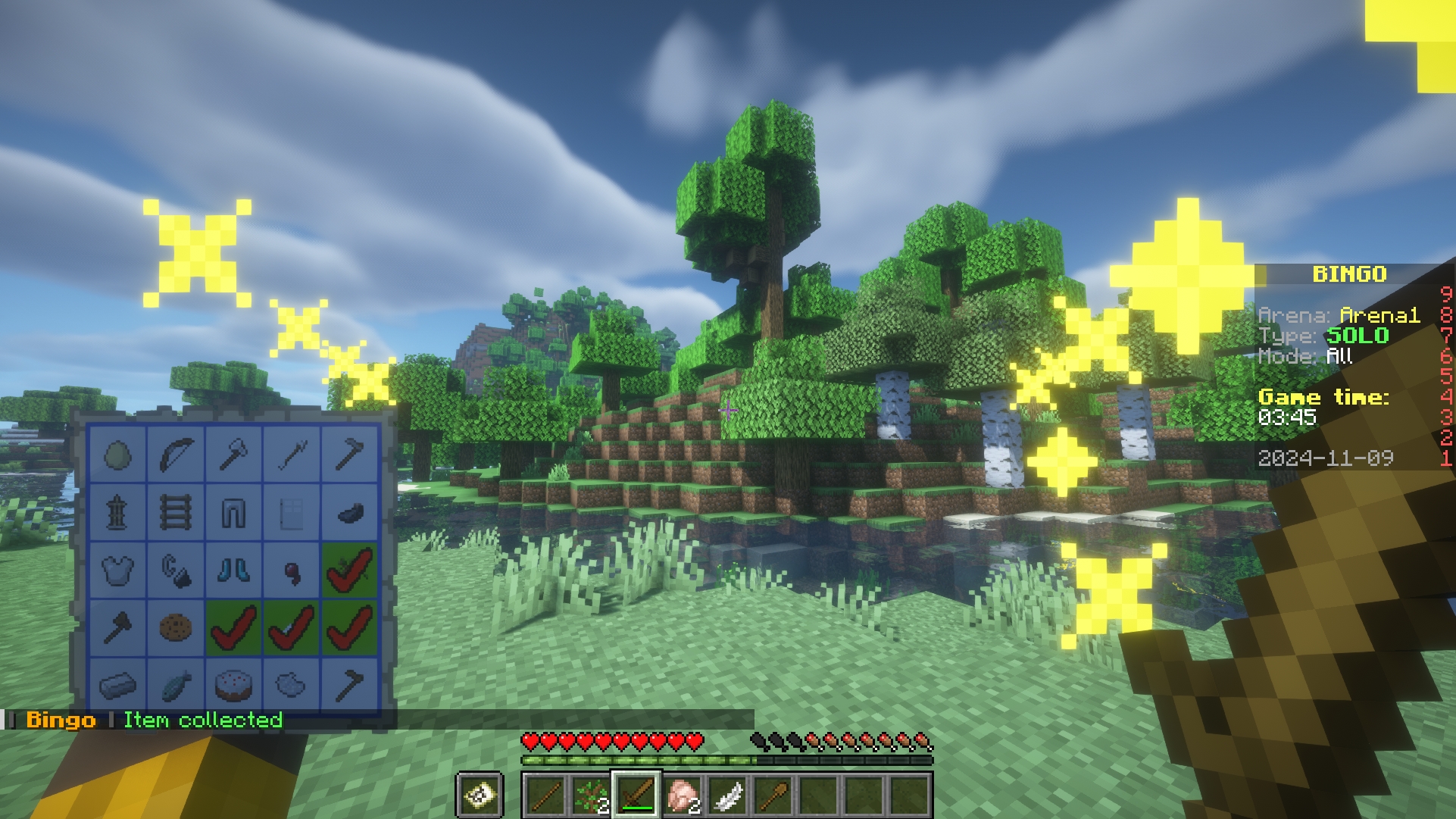Choose the chestplate tile on the bingo card

coord(118,570)
